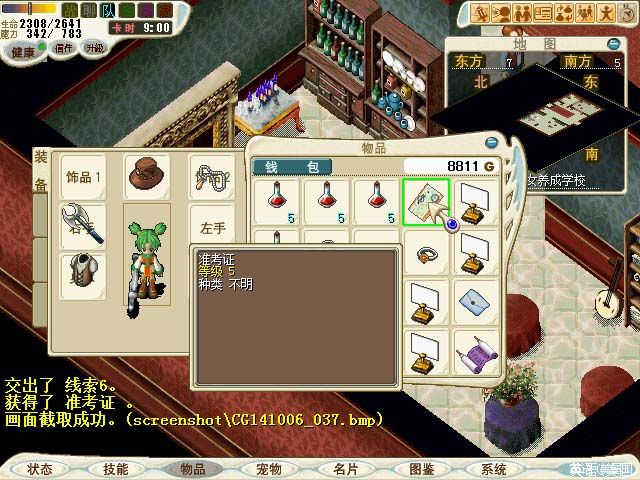This screenshot has height=480, width=640.
Task: Click the brown hat equipment slot
Action: click(146, 177)
